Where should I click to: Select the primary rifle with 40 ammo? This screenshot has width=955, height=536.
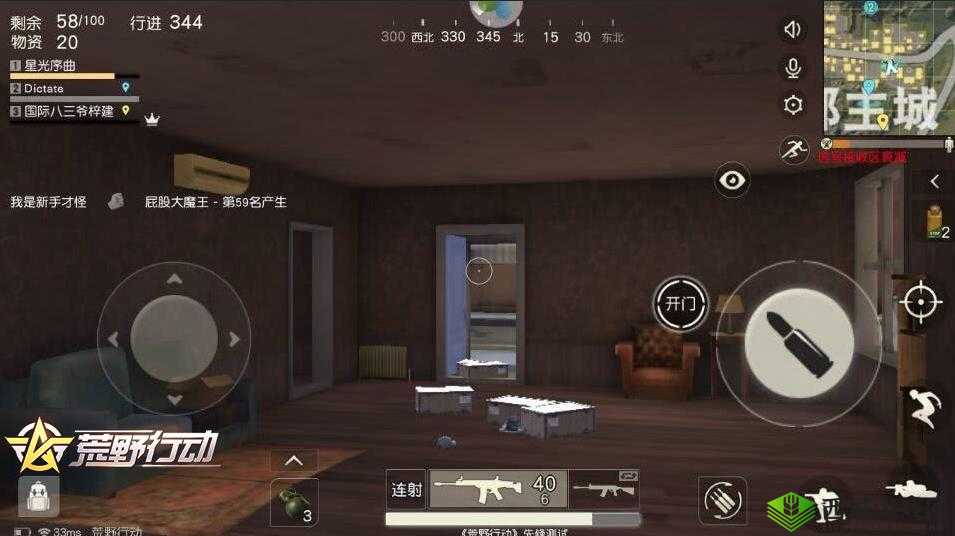point(498,489)
